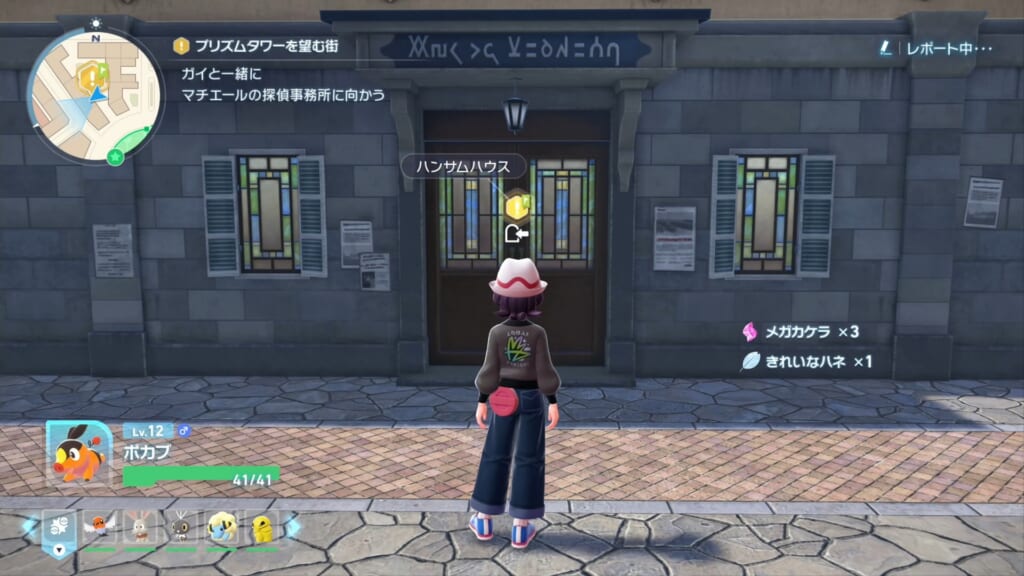Viewport: 1024px width, 576px height.
Task: Select the ハンサムハウス location label
Action: (x=455, y=166)
